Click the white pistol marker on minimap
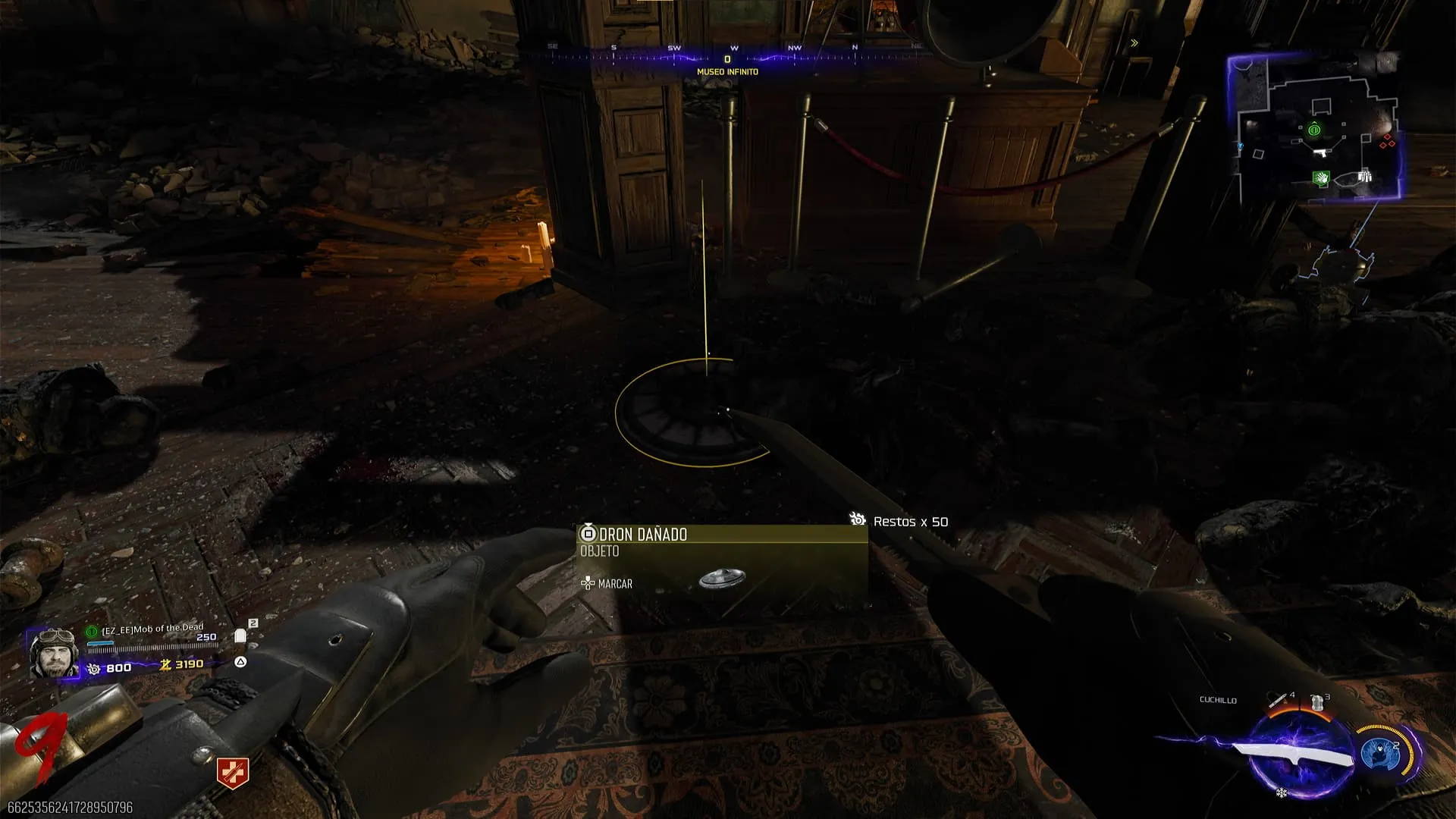This screenshot has height=819, width=1456. [x=1321, y=152]
